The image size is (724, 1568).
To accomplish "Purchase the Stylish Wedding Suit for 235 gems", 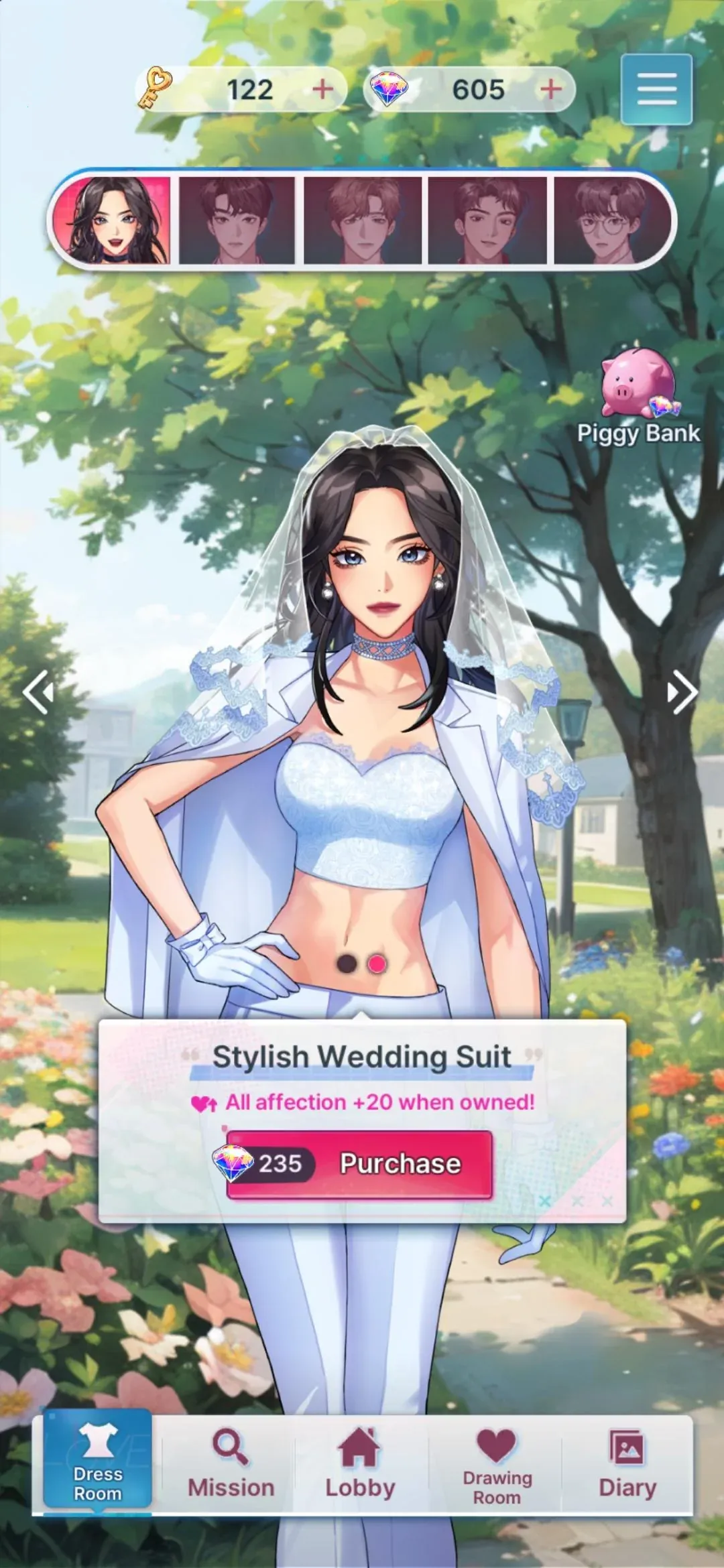I will pos(360,1164).
